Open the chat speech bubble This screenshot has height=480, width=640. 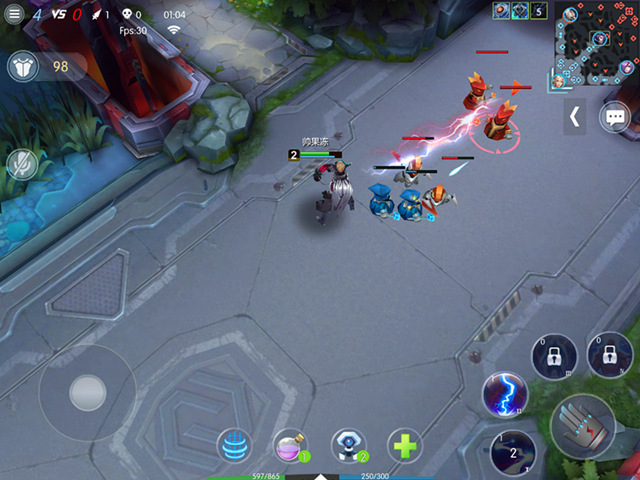pyautogui.click(x=614, y=117)
